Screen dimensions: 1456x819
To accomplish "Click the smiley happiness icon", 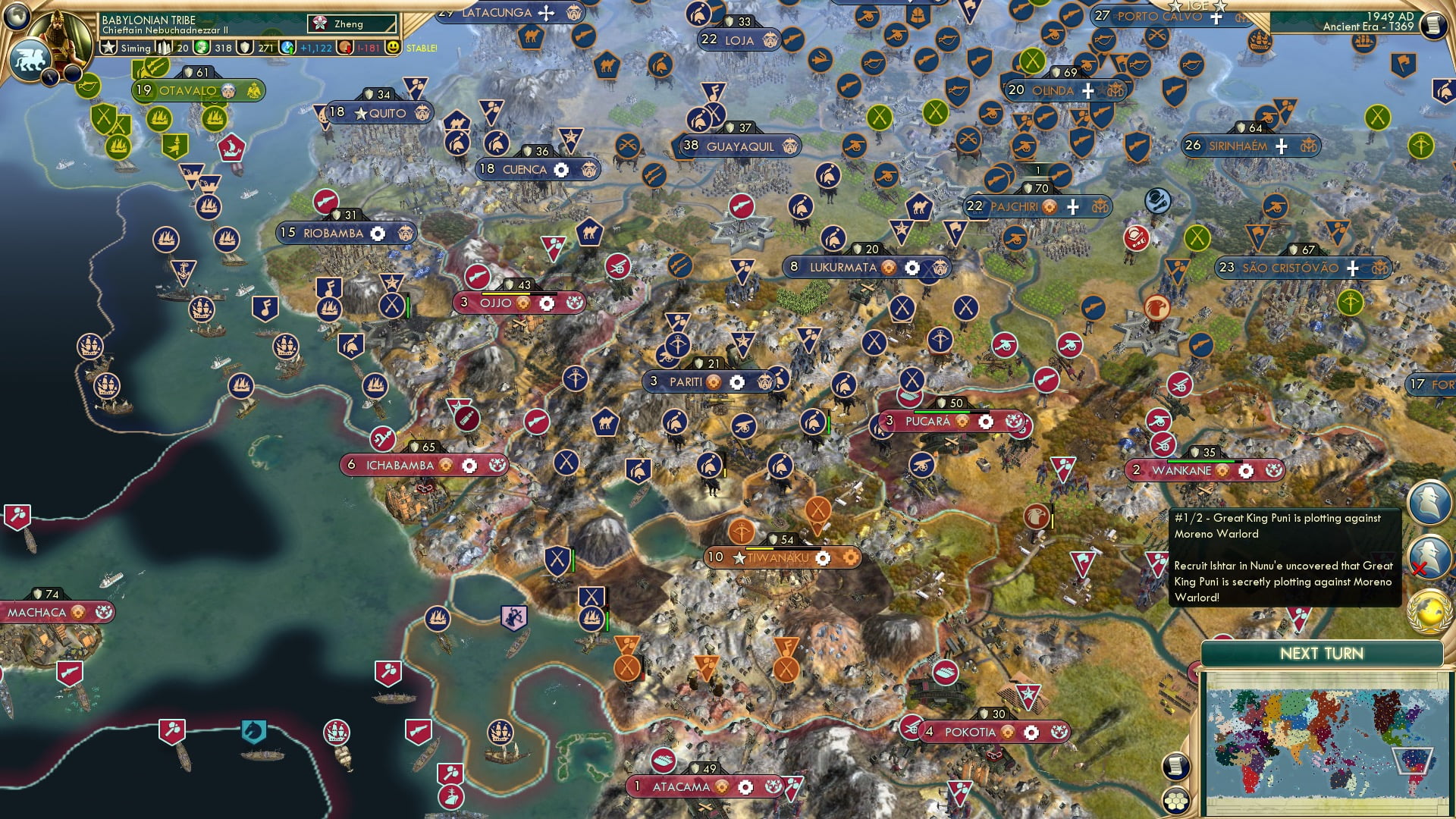I will click(393, 48).
